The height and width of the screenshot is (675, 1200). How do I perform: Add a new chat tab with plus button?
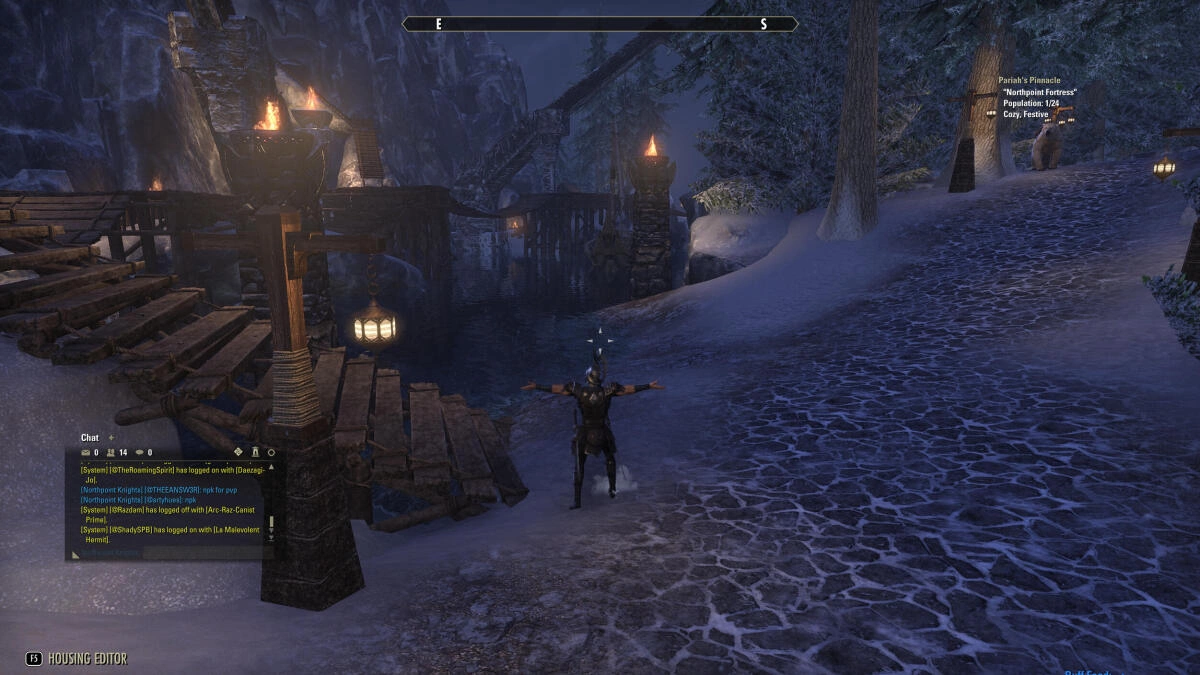click(111, 437)
